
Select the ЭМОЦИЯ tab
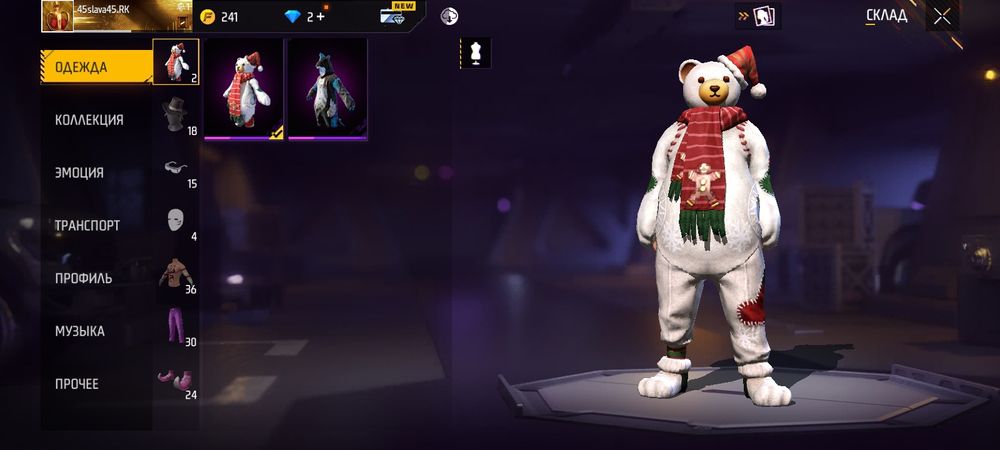click(79, 173)
